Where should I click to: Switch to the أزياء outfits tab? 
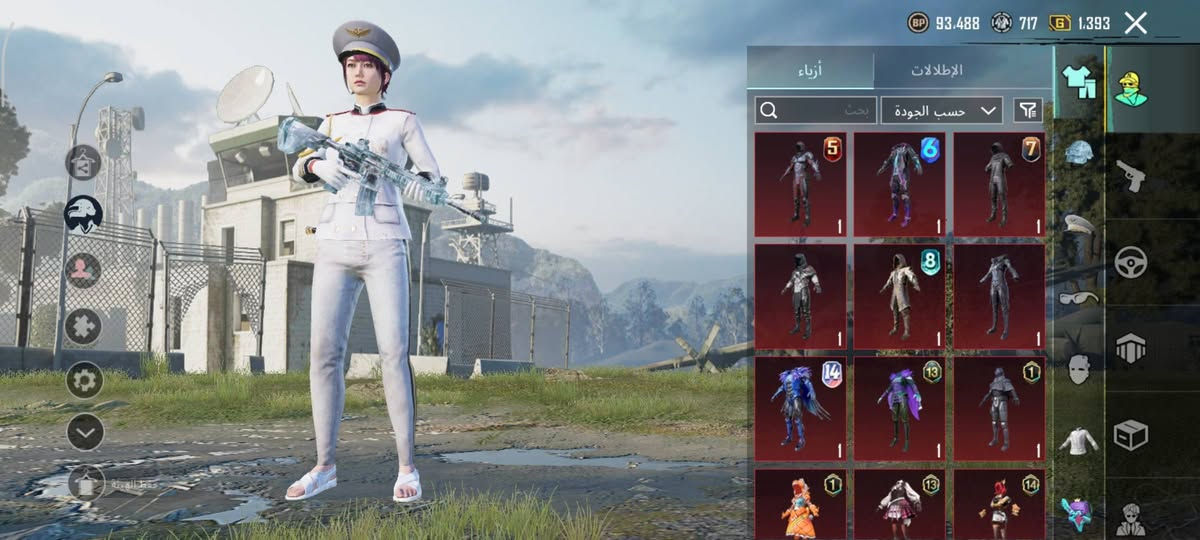point(810,70)
